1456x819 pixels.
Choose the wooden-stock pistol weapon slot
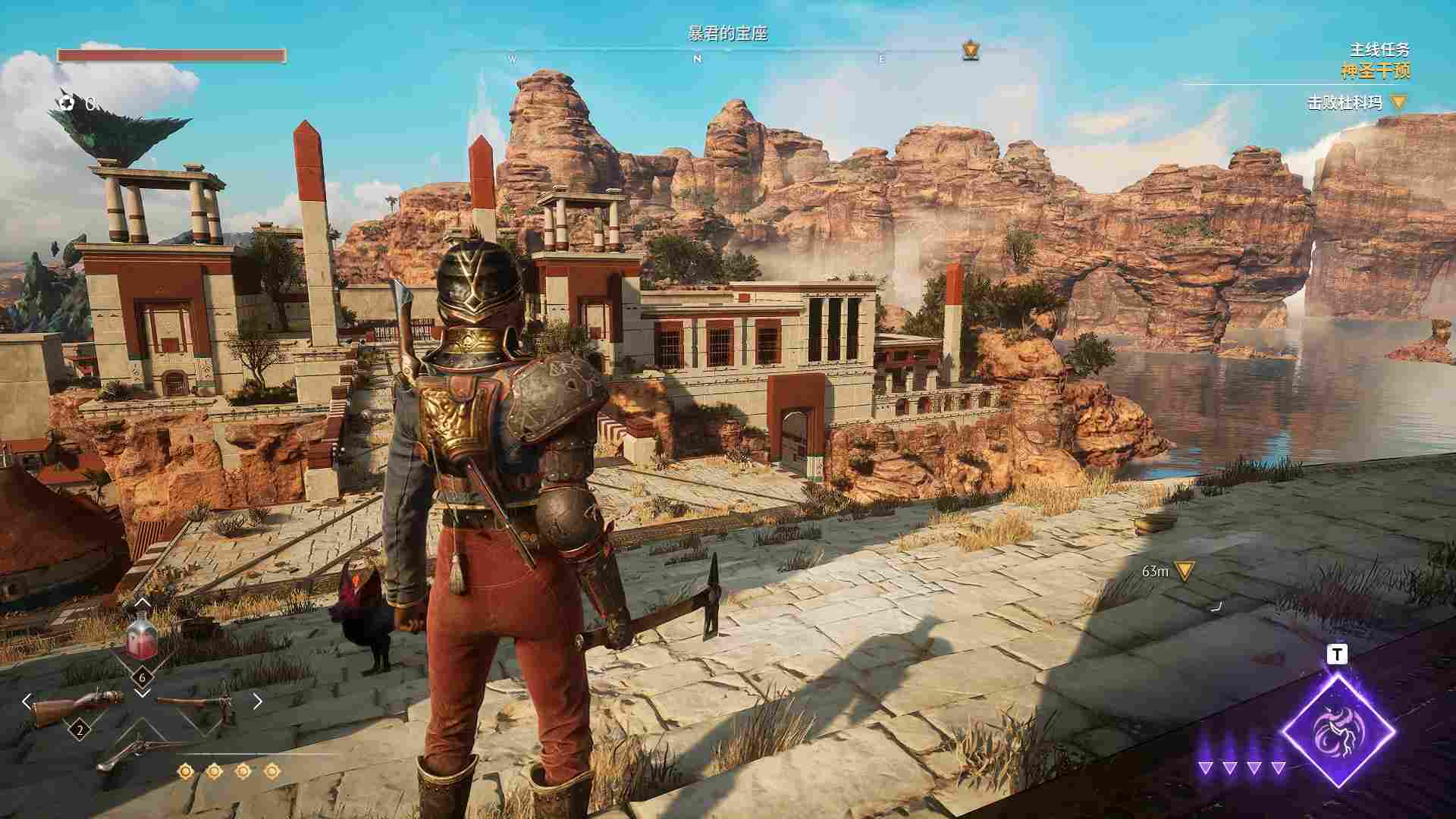[77, 704]
